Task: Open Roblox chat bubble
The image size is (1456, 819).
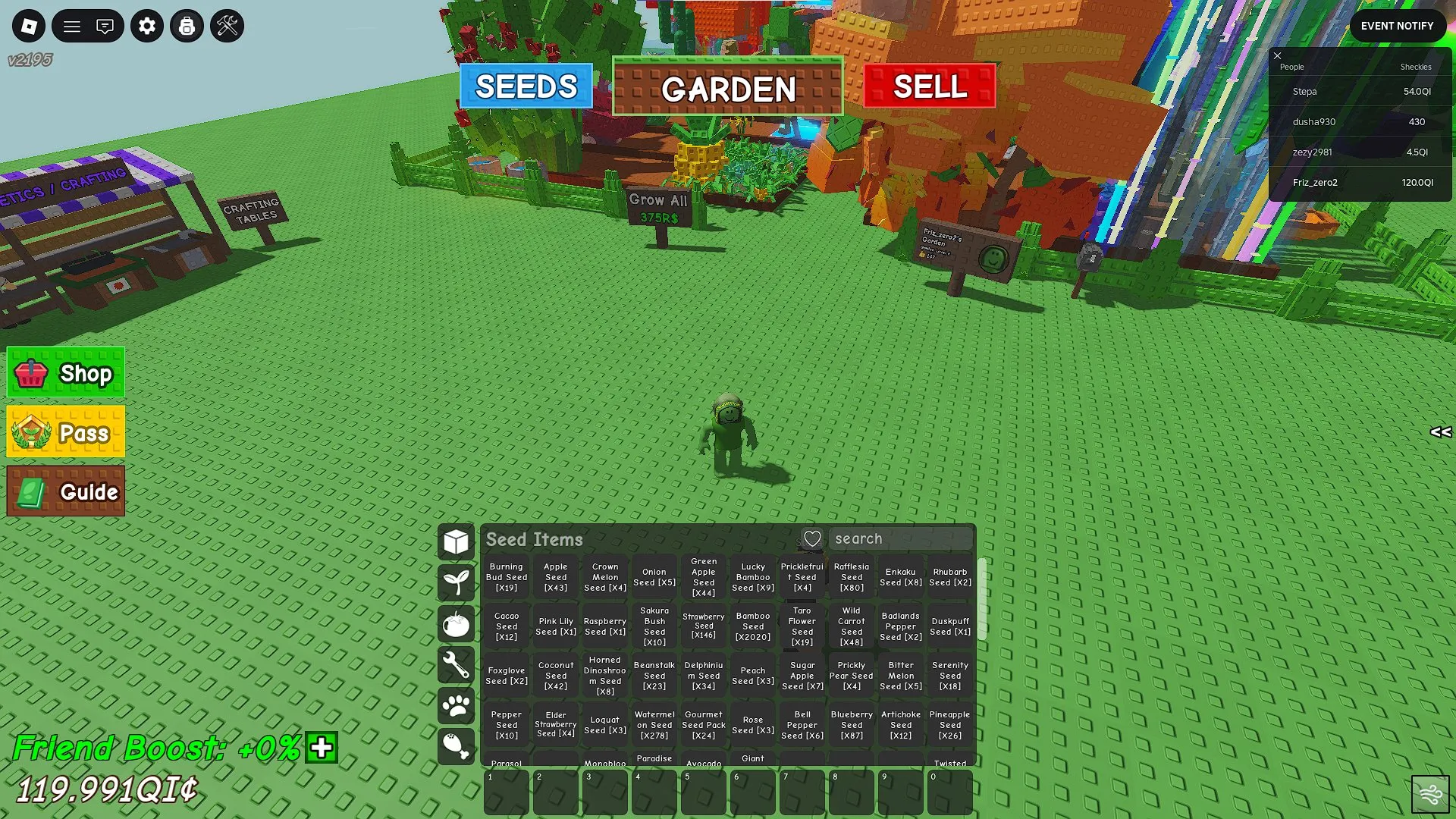Action: tap(105, 25)
